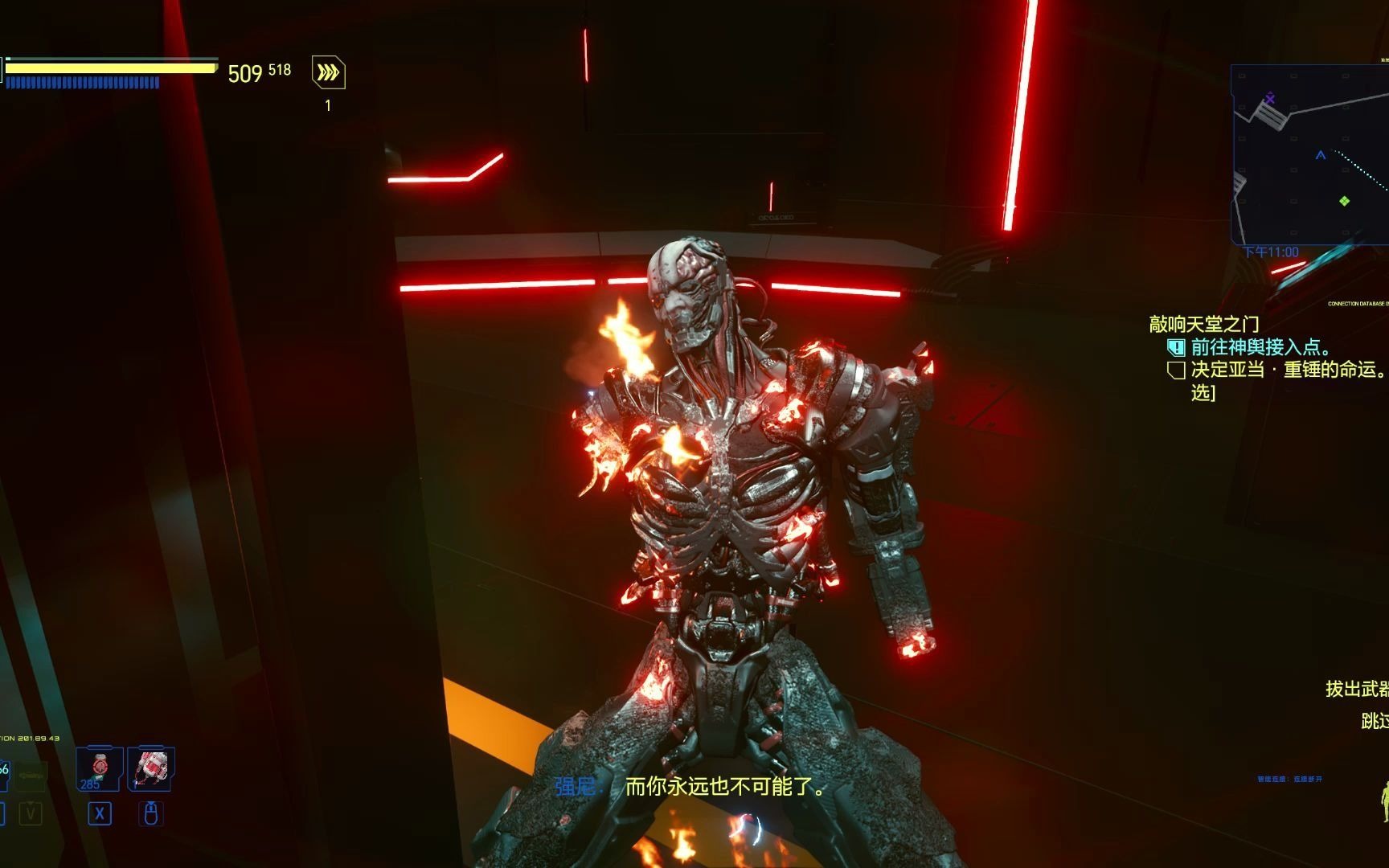
Task: Click the triple-chevron status effect icon
Action: pyautogui.click(x=328, y=73)
